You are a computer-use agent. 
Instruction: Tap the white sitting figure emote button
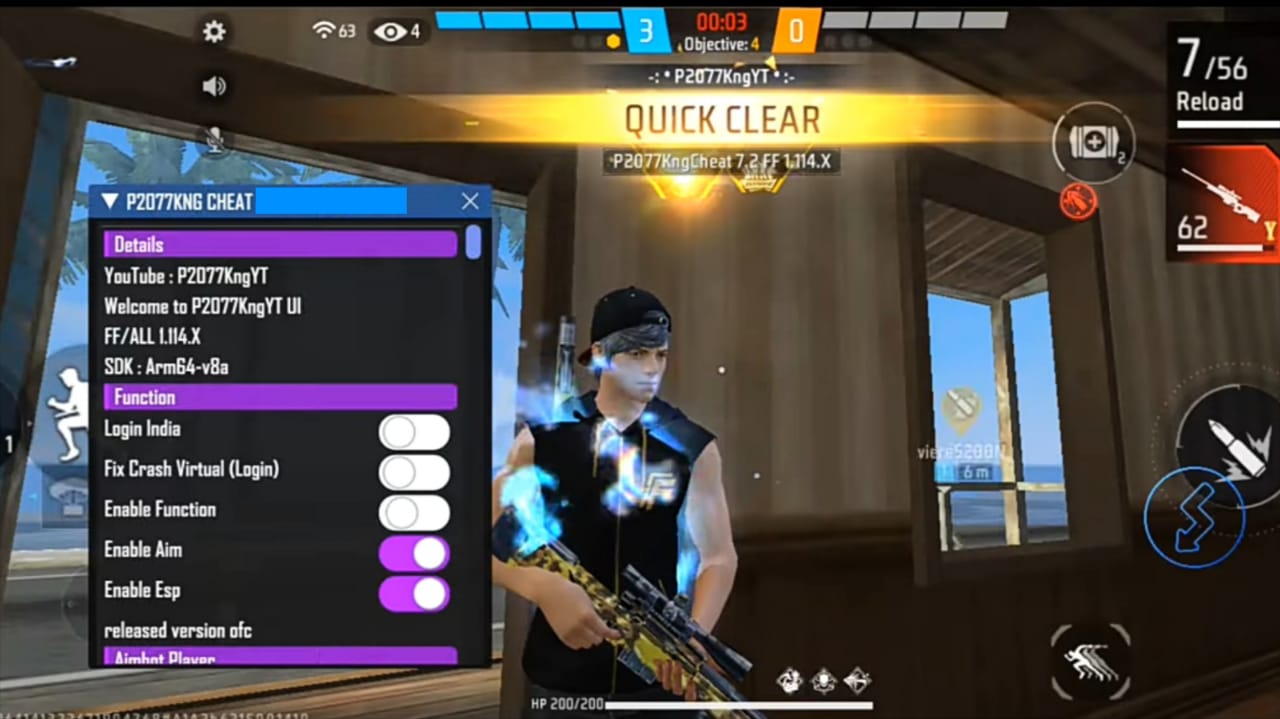68,413
